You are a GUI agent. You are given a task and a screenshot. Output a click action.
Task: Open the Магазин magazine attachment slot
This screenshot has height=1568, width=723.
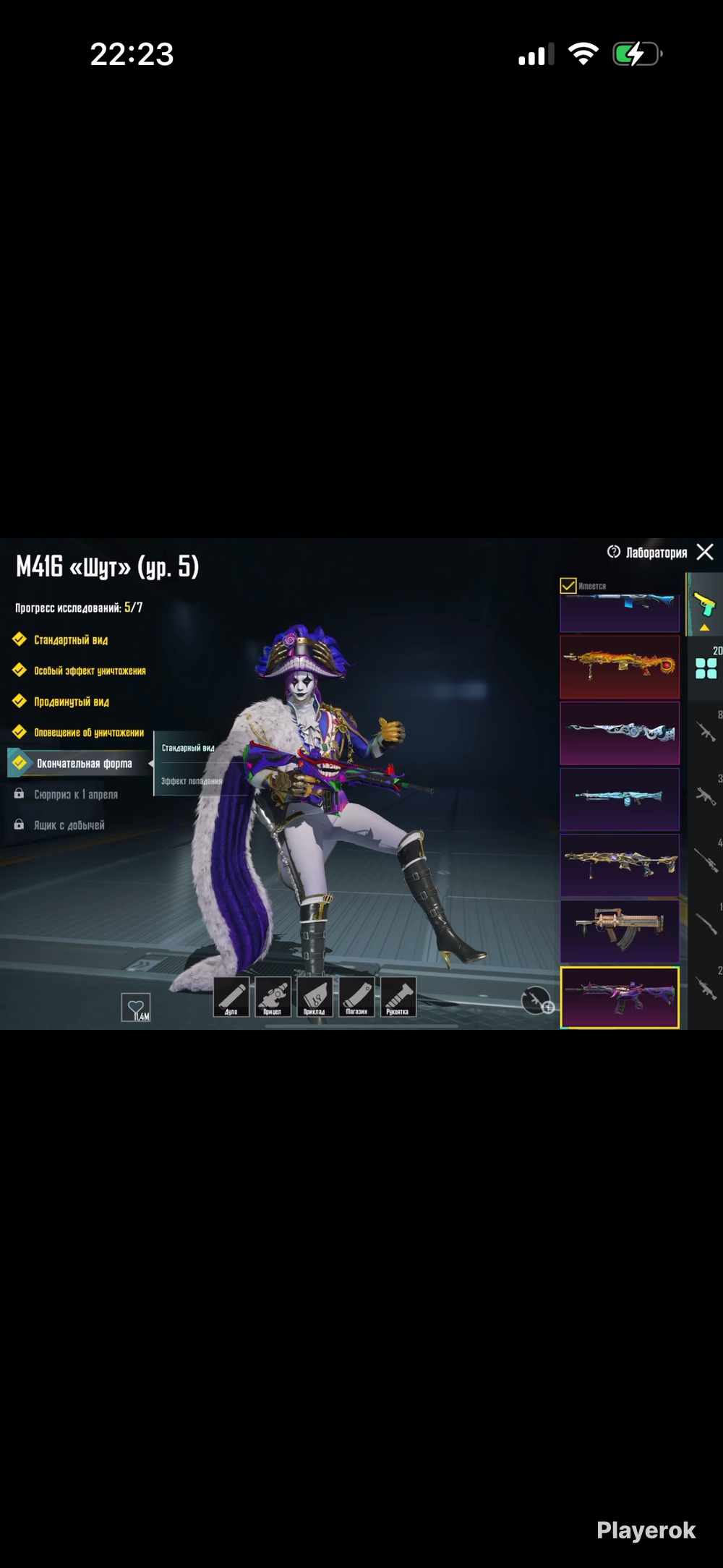coord(356,997)
